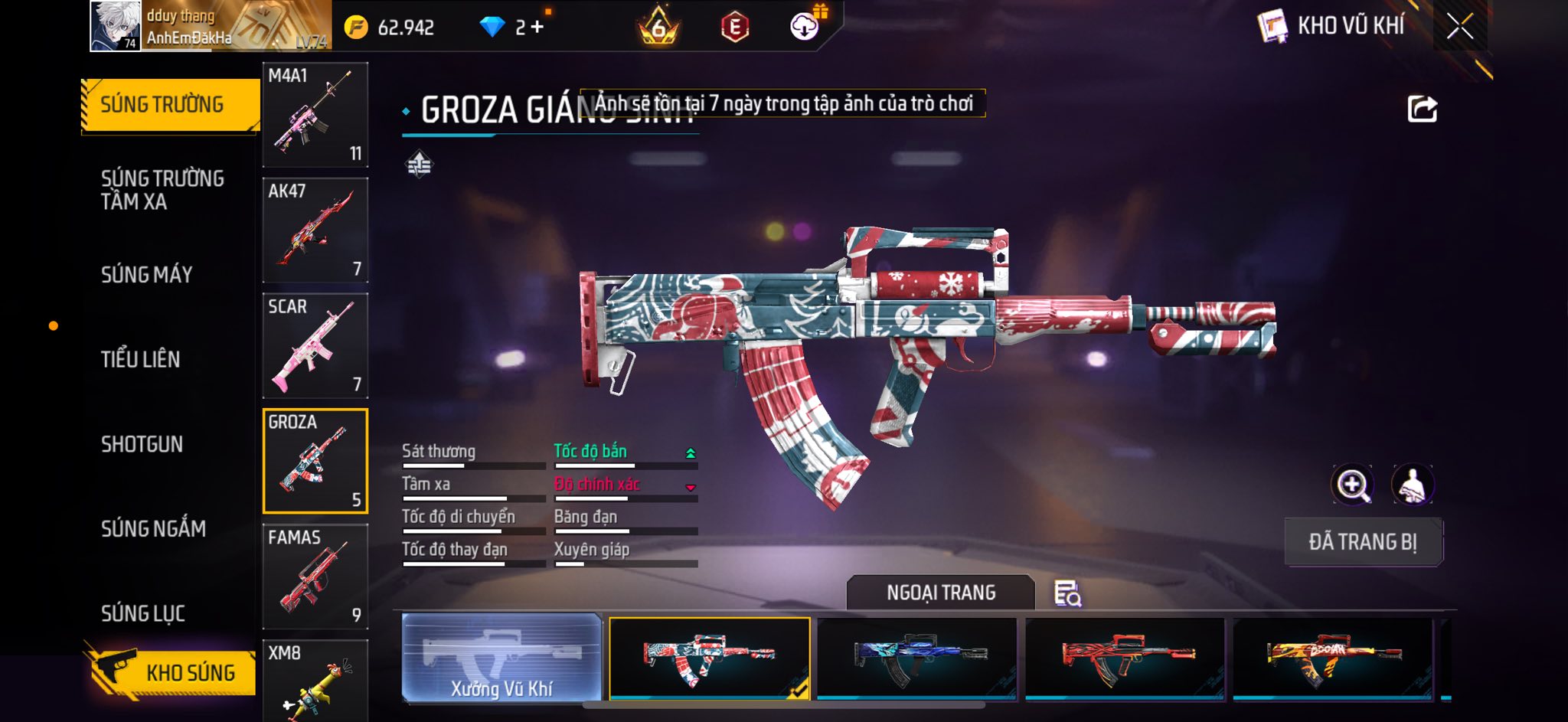
Task: Select the blue Groza skin thumbnail
Action: coord(917,658)
